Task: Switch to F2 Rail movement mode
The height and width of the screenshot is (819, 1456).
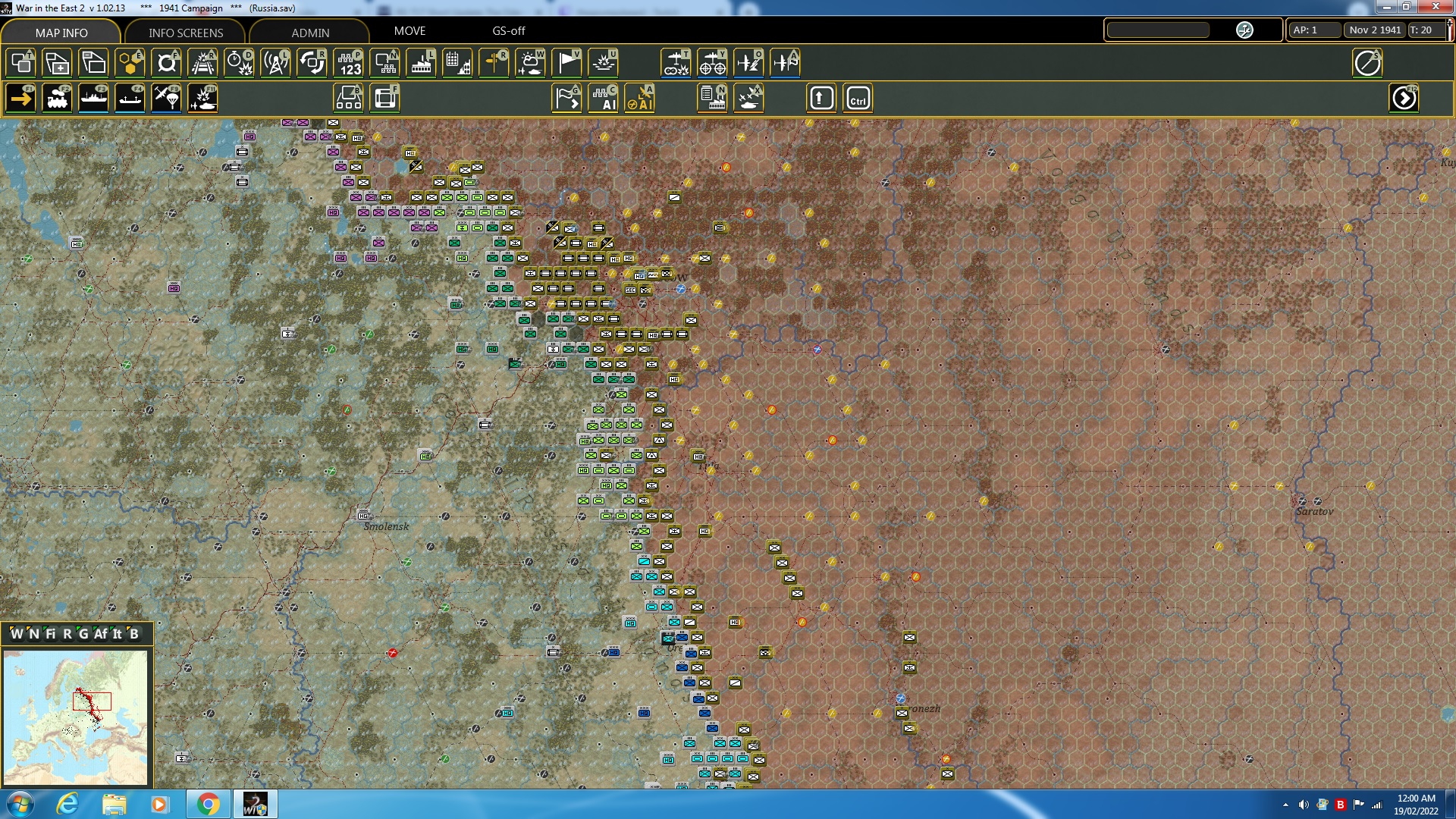Action: (57, 98)
